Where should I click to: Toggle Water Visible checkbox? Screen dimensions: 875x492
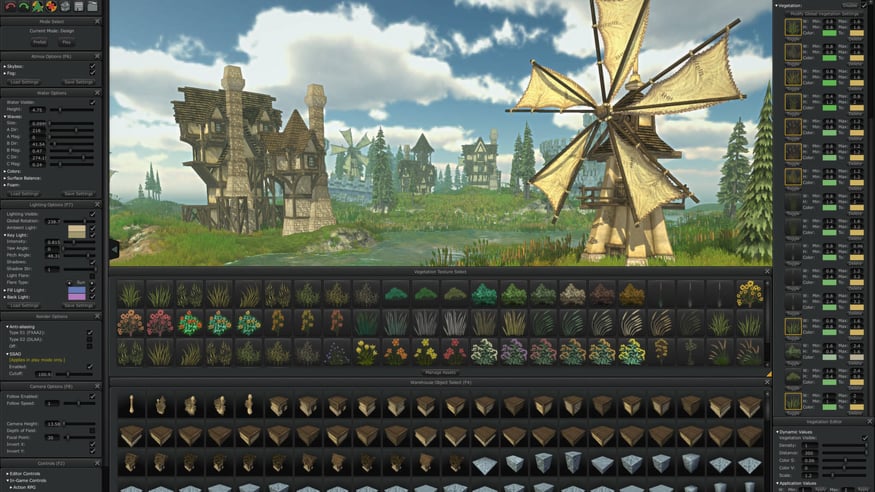click(93, 102)
